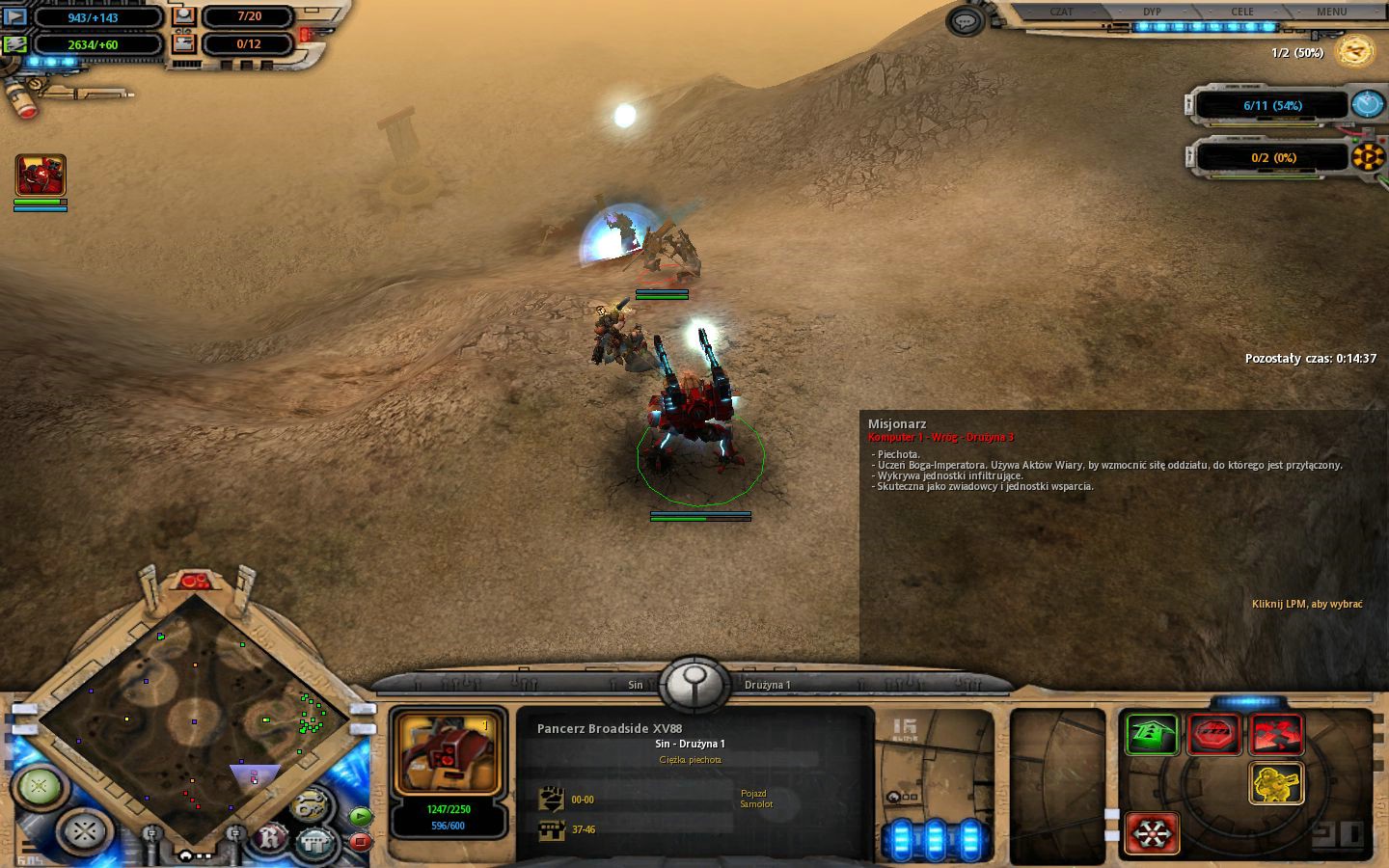Click the Broadside XV88 unit portrait
Screen dimensions: 1389x868
click(448, 754)
